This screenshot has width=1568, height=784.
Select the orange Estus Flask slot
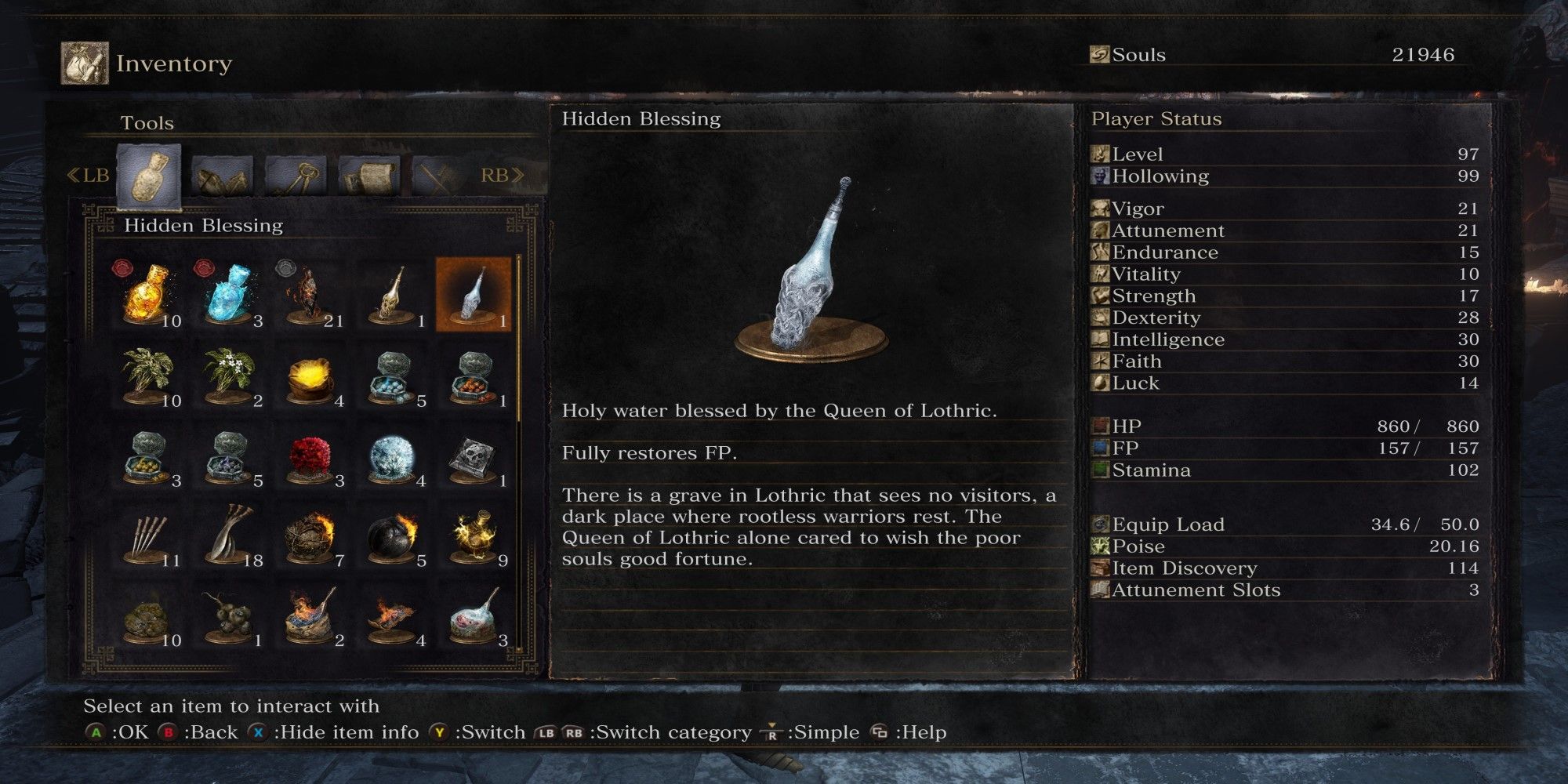pos(147,295)
